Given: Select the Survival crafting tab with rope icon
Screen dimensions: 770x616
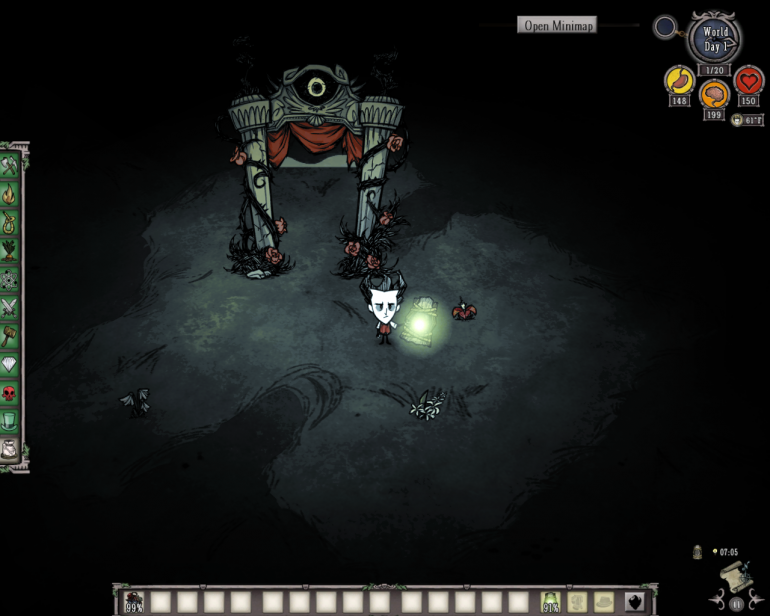Looking at the screenshot, I should pyautogui.click(x=11, y=222).
